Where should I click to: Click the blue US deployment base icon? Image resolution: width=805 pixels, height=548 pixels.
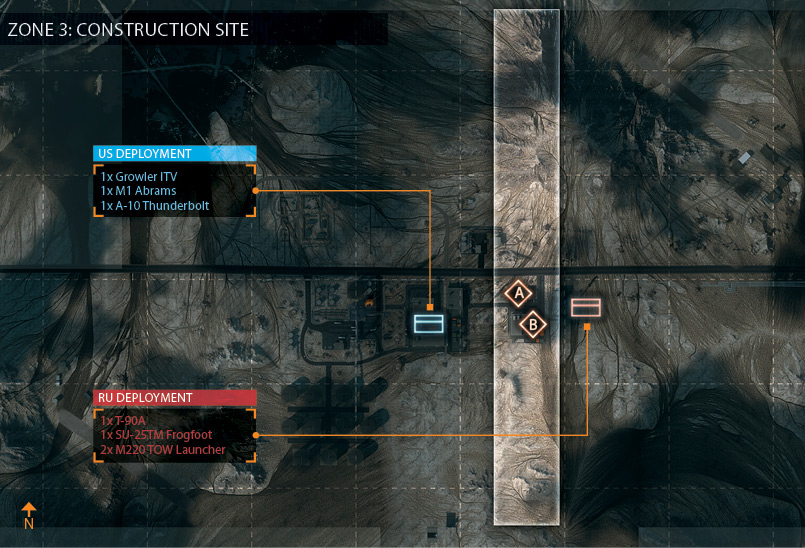(430, 323)
